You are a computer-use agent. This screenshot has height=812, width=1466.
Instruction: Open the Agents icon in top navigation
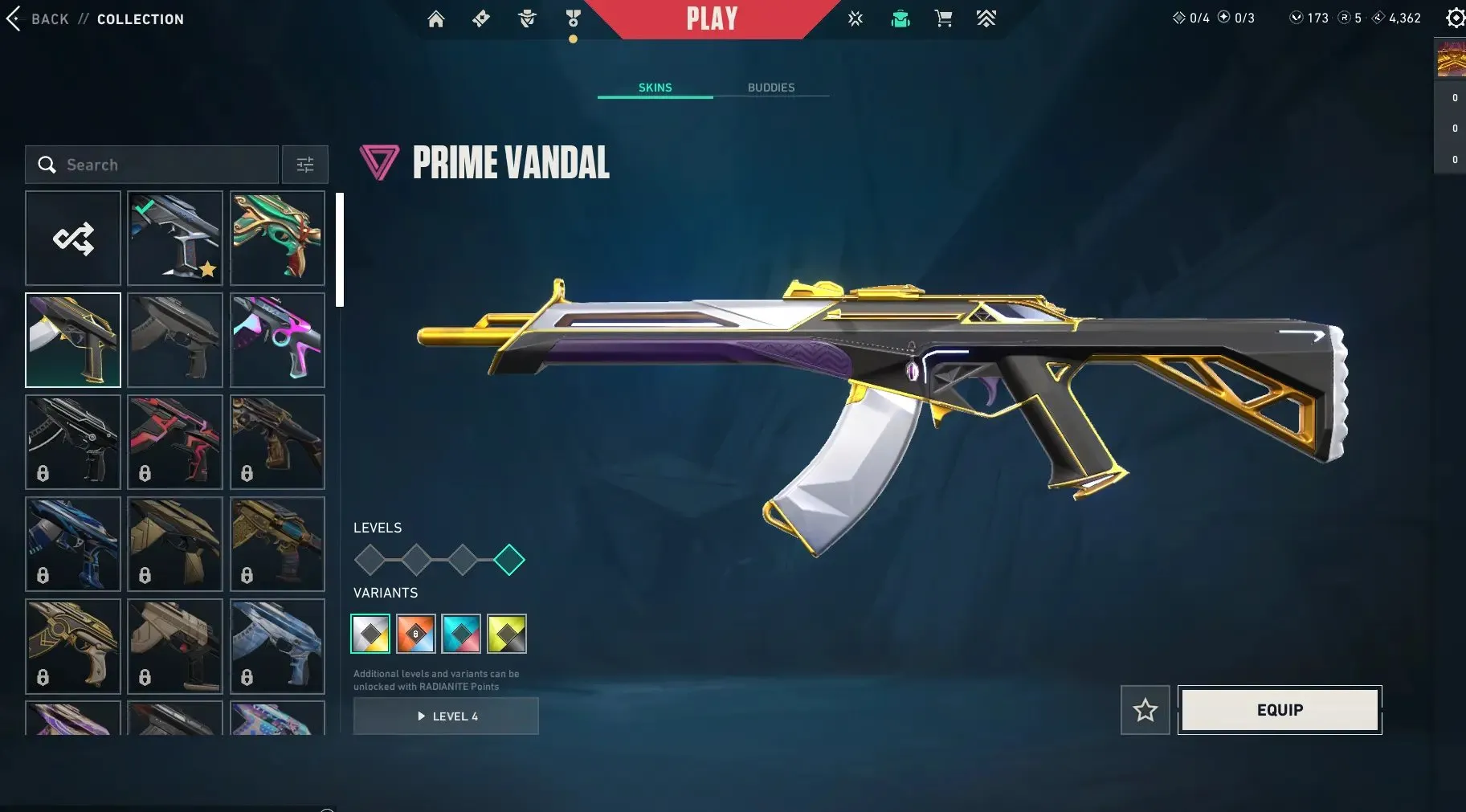click(x=527, y=18)
